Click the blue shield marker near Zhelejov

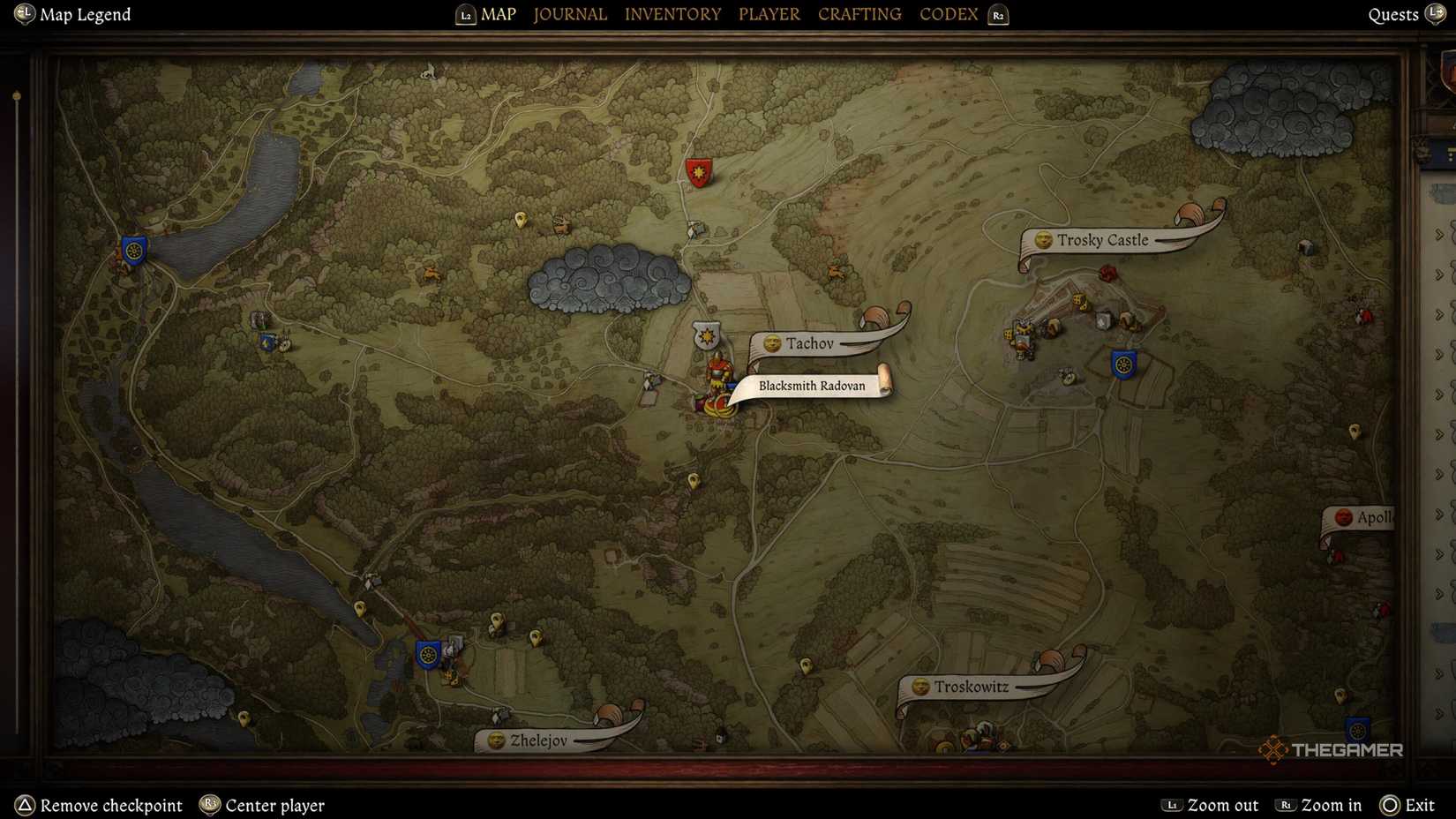[426, 654]
